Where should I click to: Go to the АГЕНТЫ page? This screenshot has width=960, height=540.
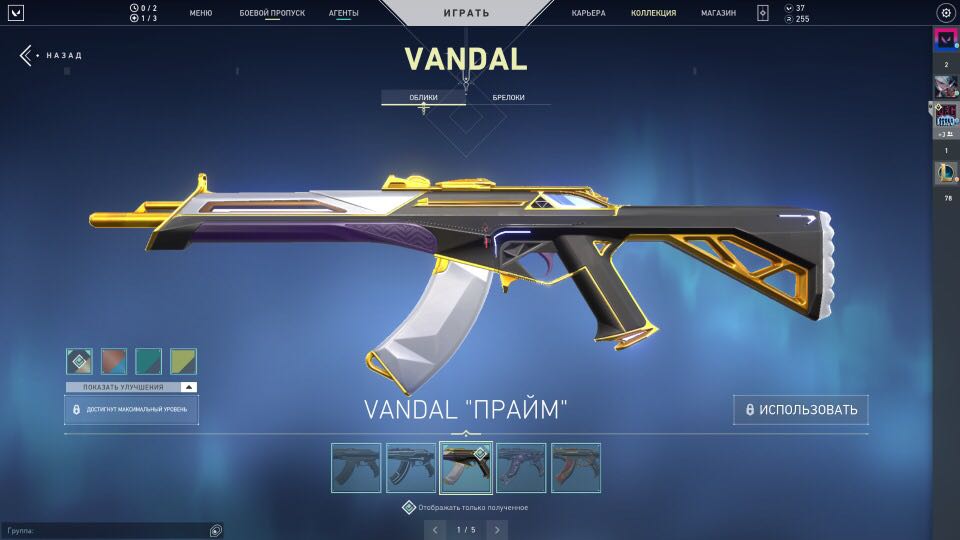[x=344, y=13]
